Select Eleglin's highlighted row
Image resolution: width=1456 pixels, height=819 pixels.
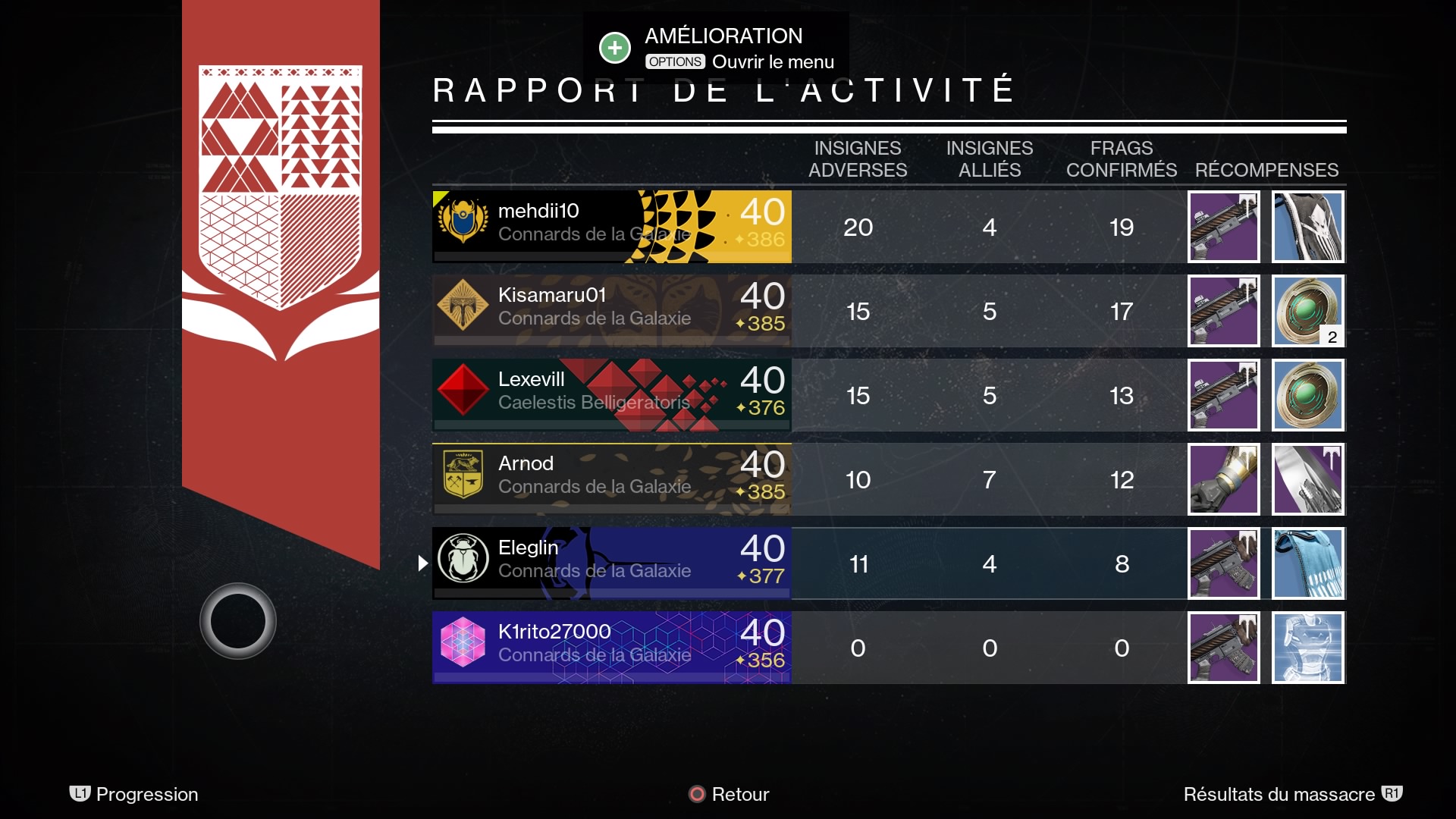click(611, 563)
